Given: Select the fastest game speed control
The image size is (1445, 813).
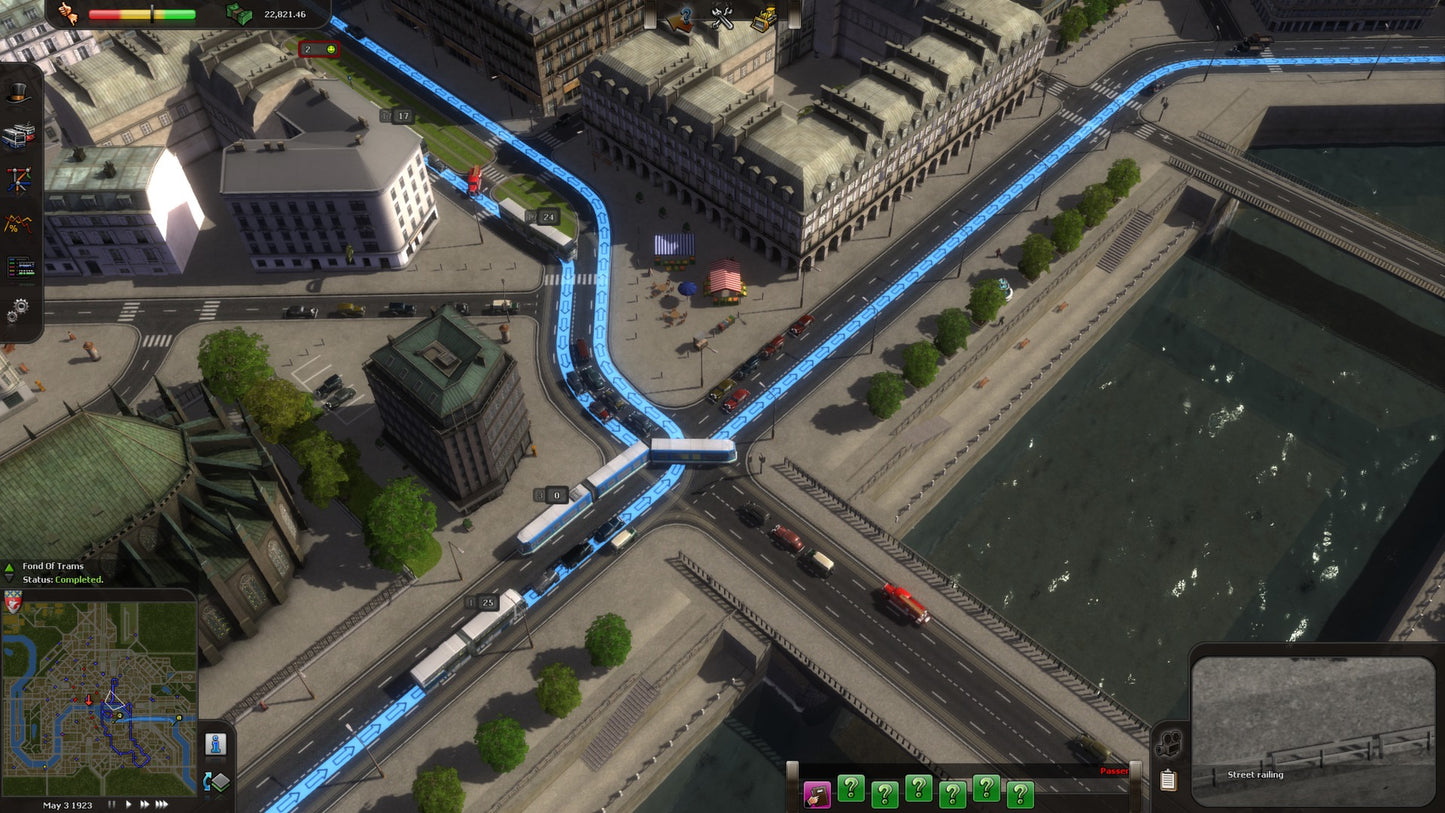Looking at the screenshot, I should [x=161, y=804].
